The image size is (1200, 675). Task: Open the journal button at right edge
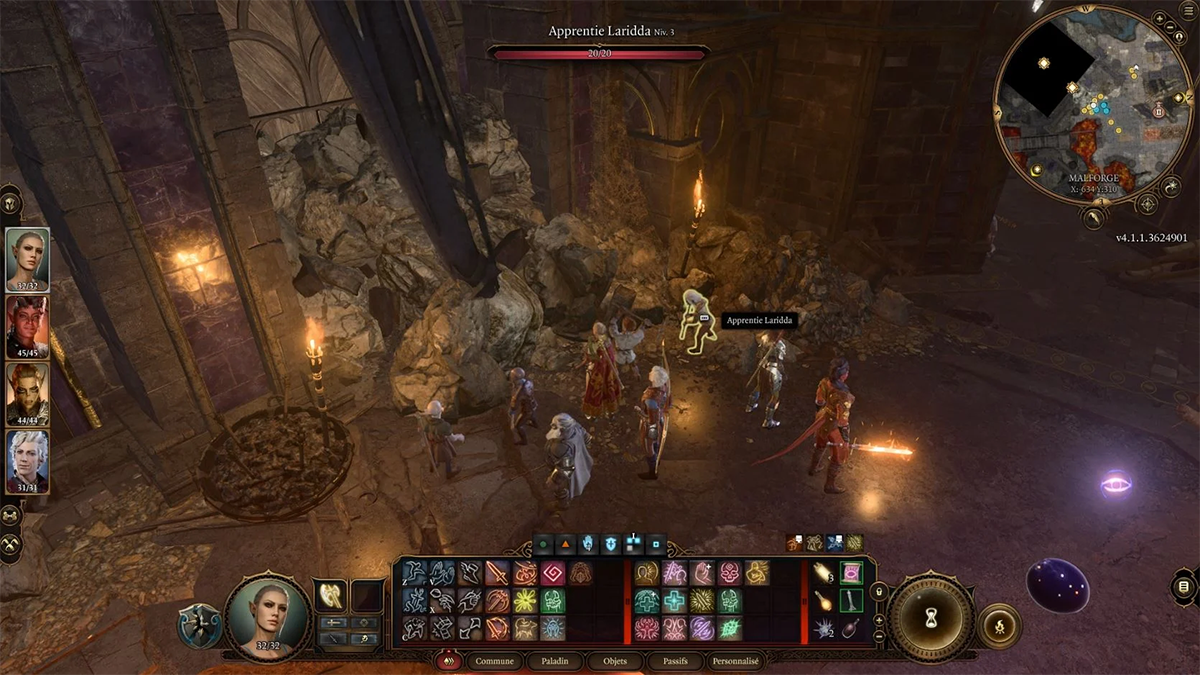pyautogui.click(x=1184, y=586)
